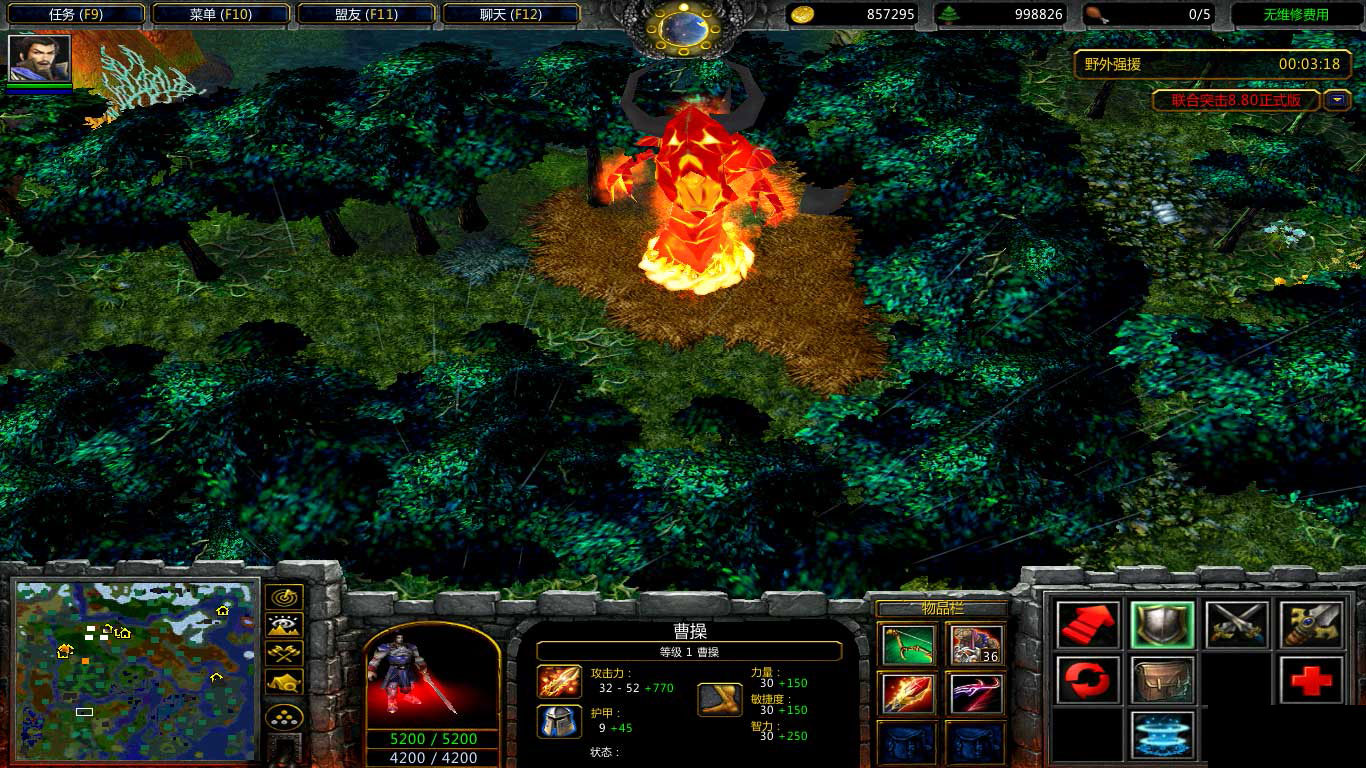Open the 菜单 (F10) menu
Image resolution: width=1366 pixels, height=768 pixels.
click(220, 14)
